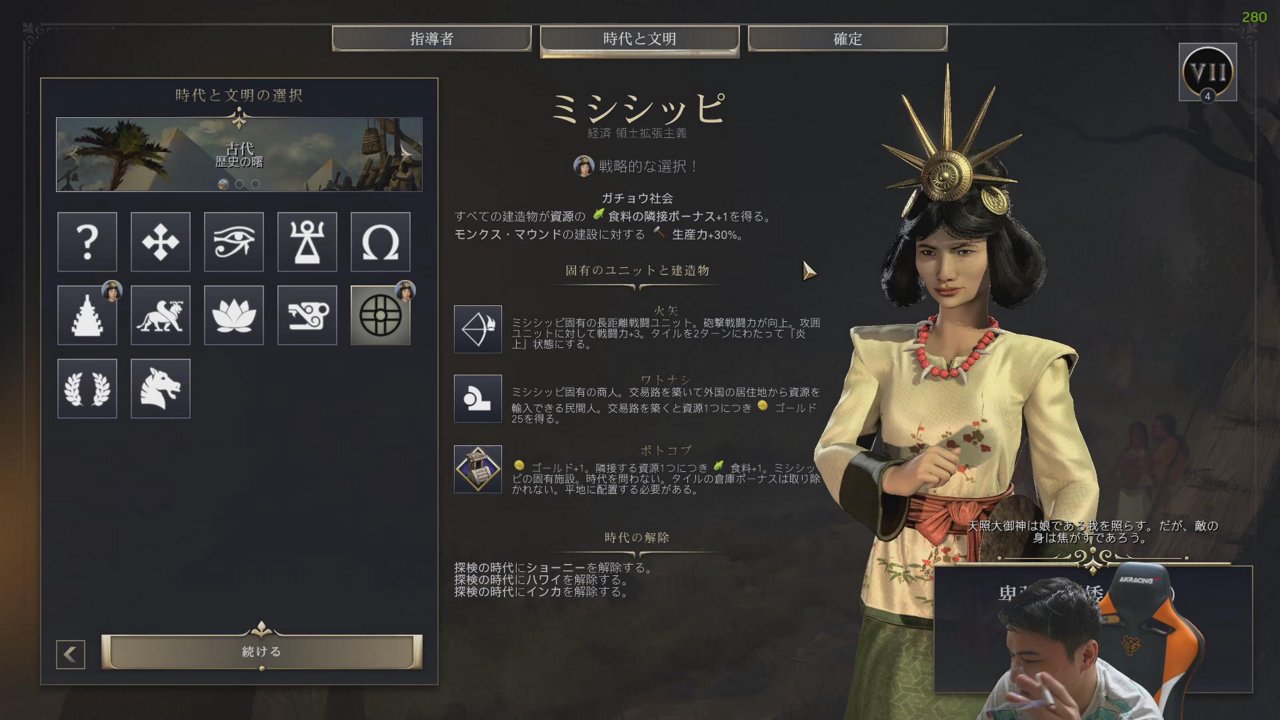Go to the 確定 (Confirm) tab
1280x720 pixels.
[x=847, y=39]
